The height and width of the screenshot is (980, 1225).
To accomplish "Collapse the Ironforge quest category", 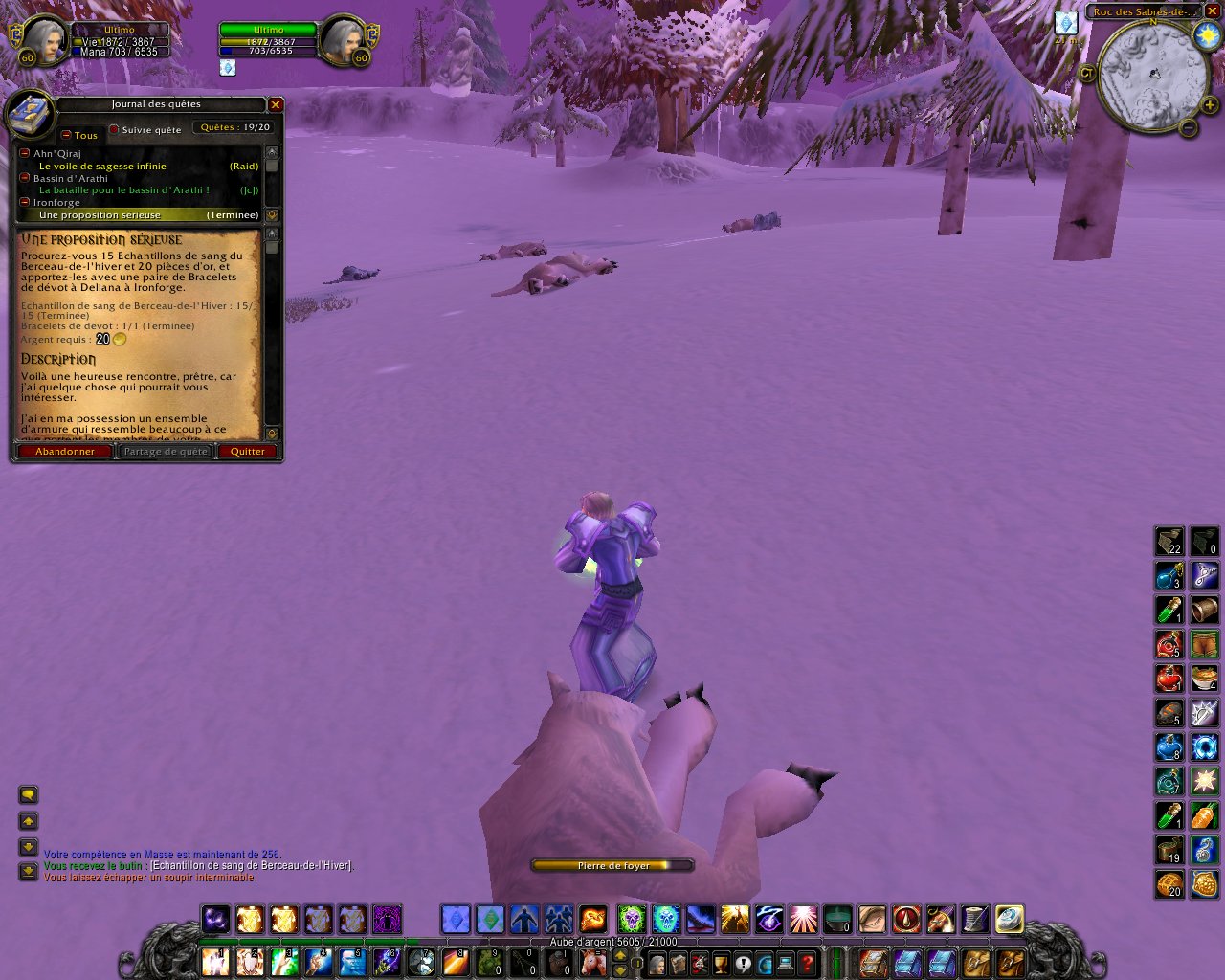I will pyautogui.click(x=25, y=202).
